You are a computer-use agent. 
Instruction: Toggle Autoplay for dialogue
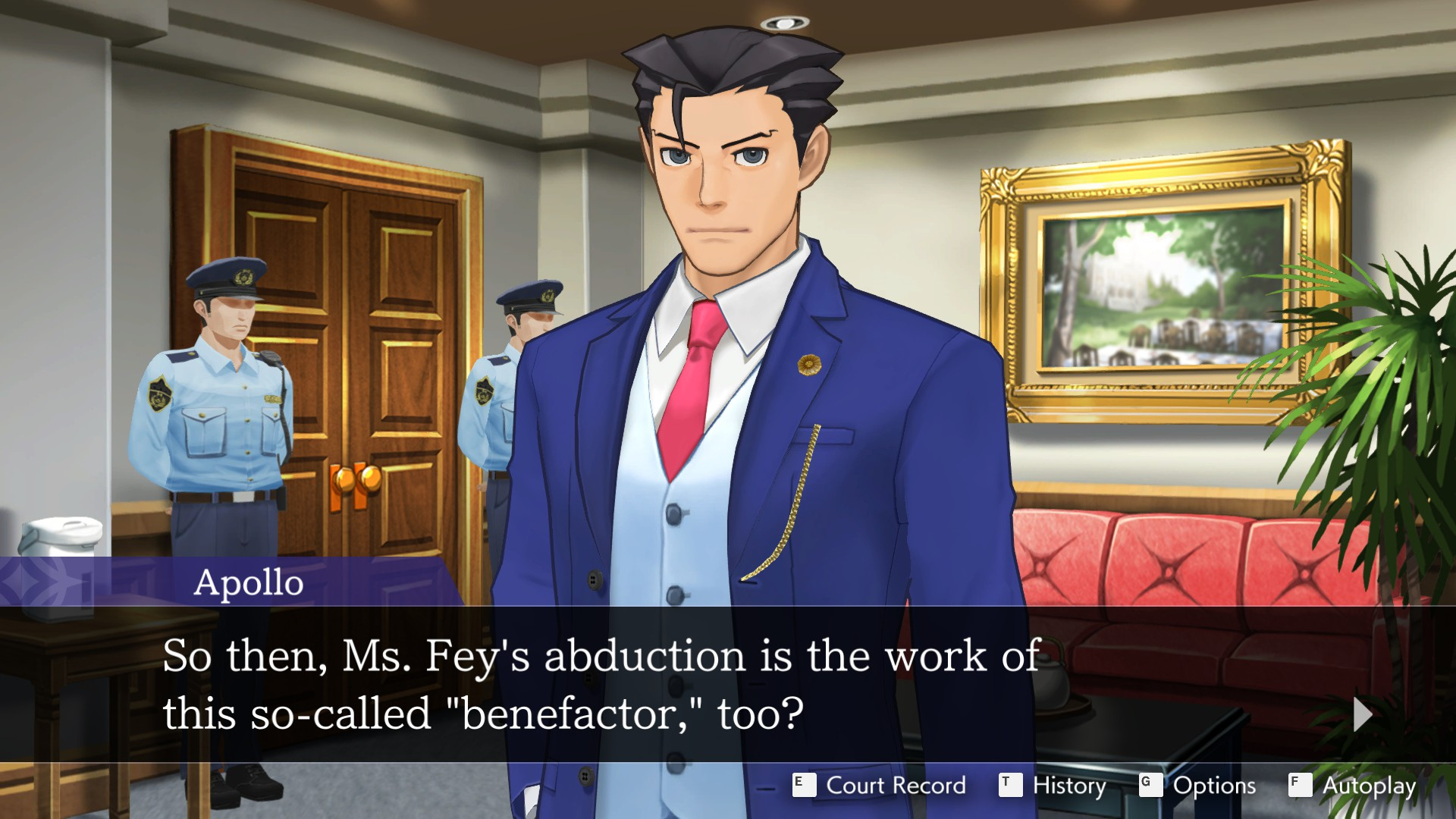[x=1353, y=786]
